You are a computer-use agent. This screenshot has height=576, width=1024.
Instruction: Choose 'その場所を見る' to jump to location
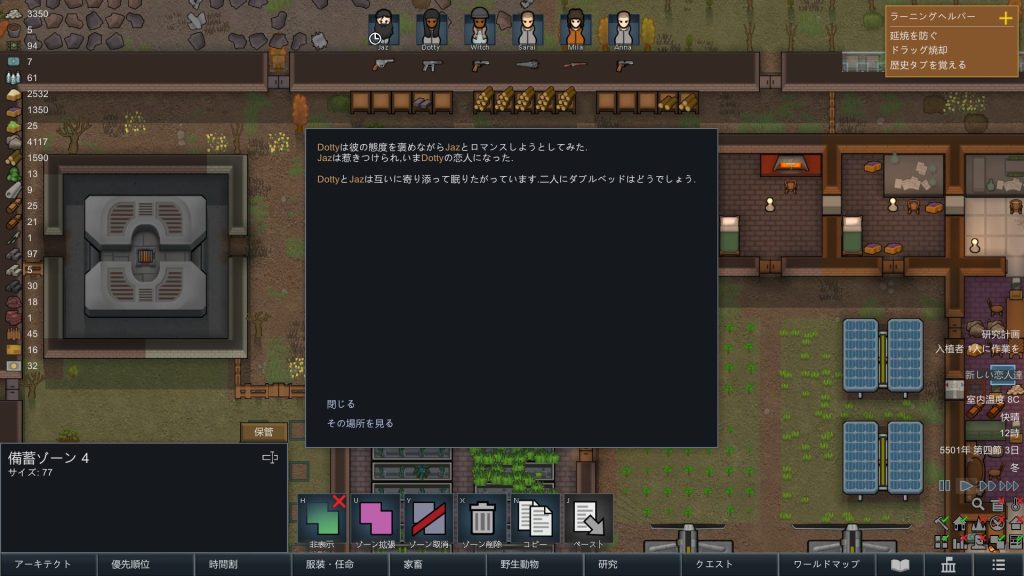click(x=360, y=423)
